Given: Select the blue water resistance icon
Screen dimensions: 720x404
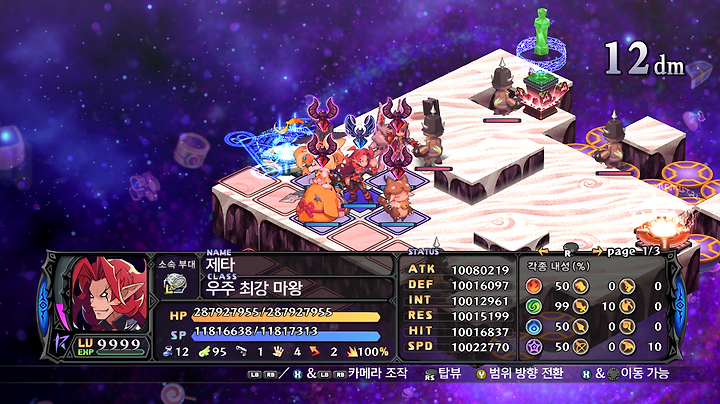Looking at the screenshot, I should pos(533,326).
